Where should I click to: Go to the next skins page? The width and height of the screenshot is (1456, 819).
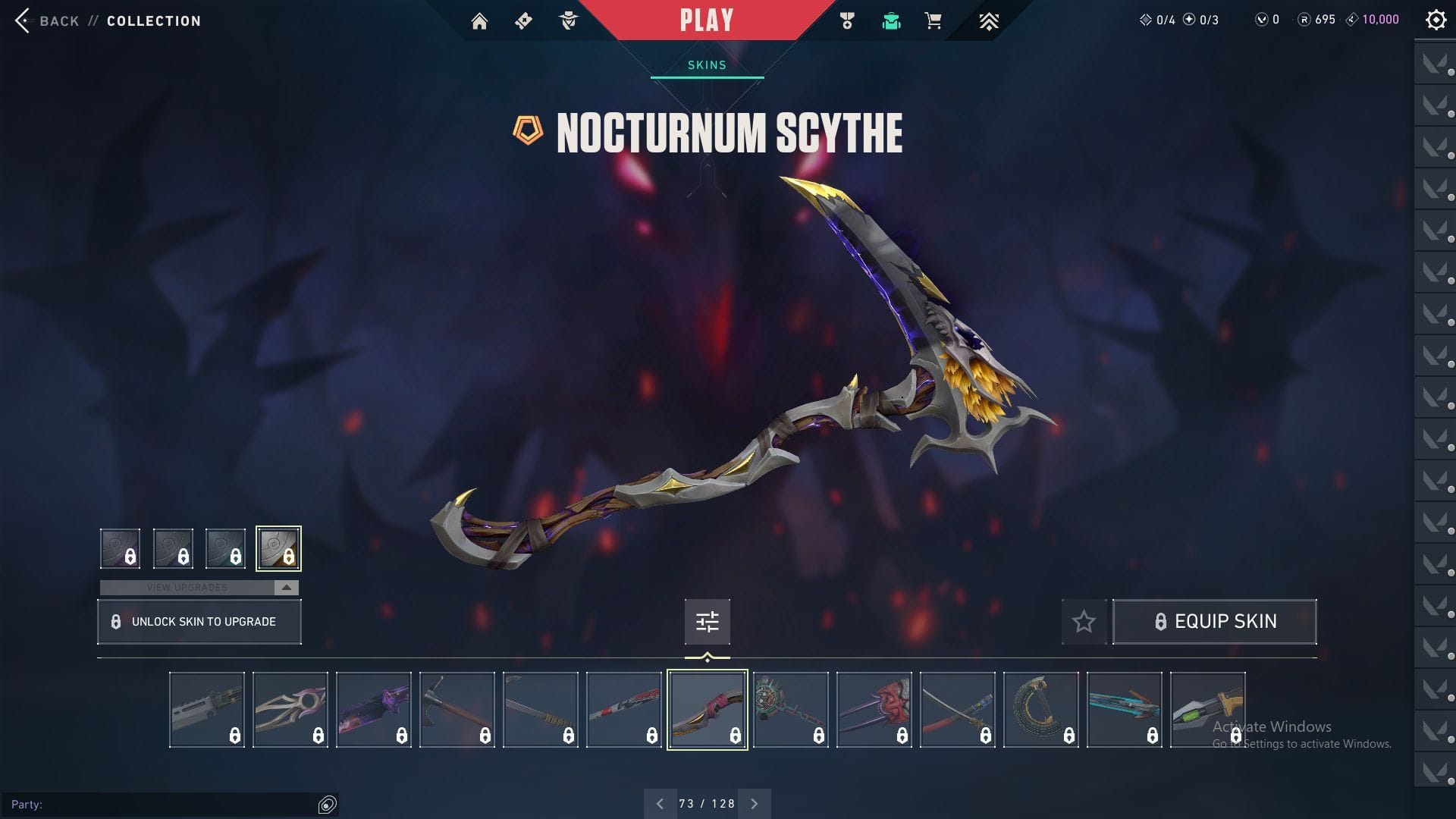(754, 802)
